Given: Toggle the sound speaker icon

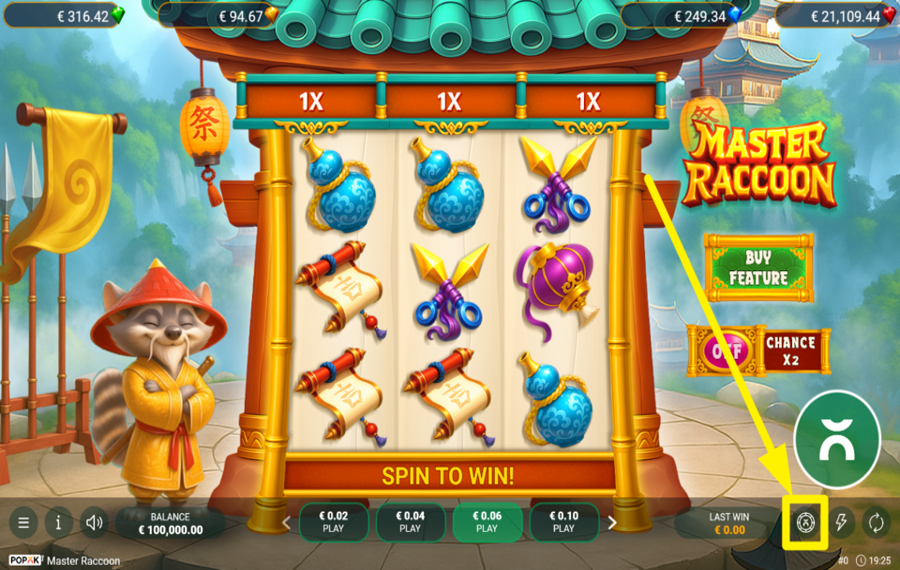Looking at the screenshot, I should tap(94, 522).
